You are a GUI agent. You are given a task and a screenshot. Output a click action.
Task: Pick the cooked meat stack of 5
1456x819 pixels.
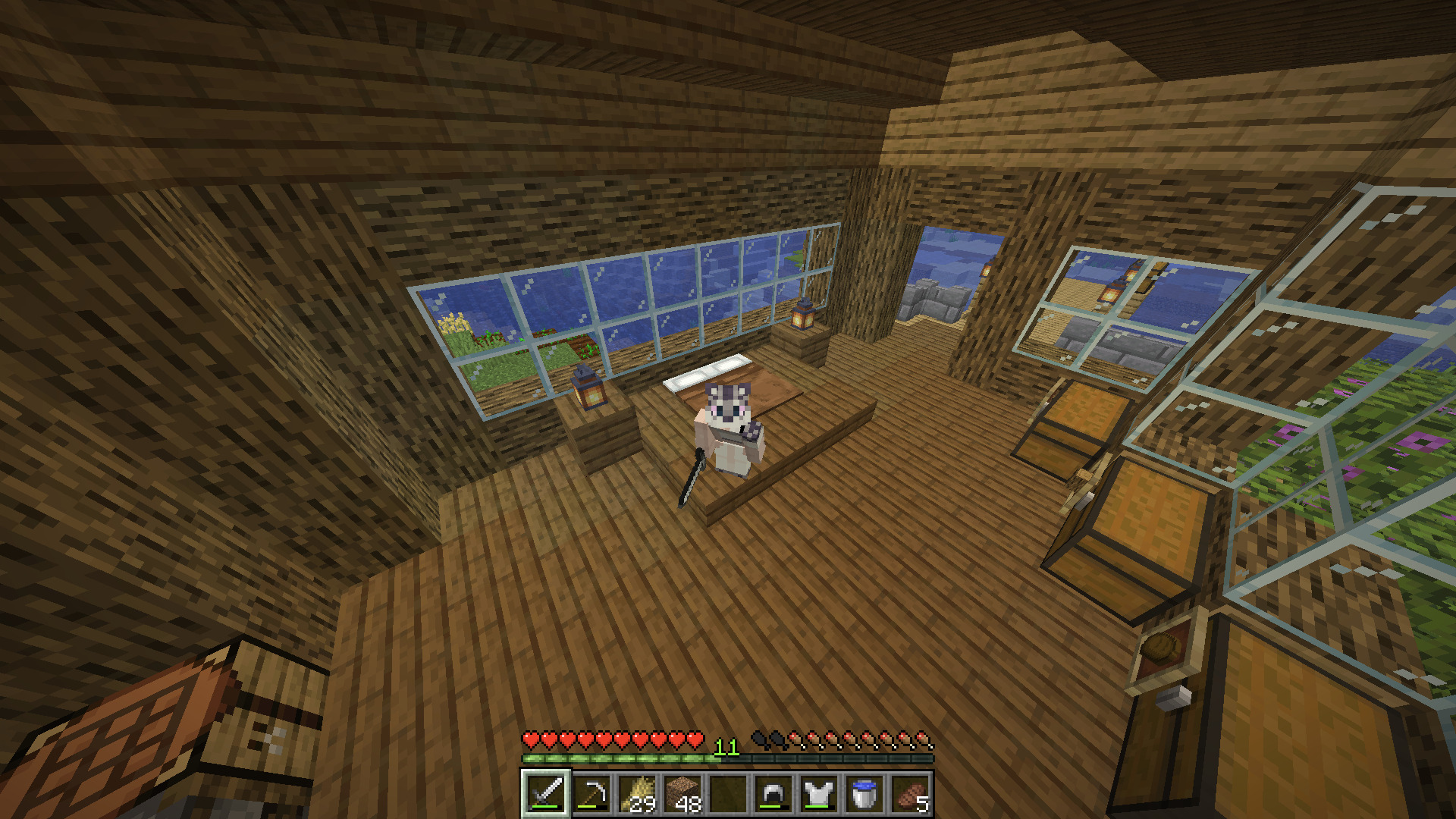[910, 794]
